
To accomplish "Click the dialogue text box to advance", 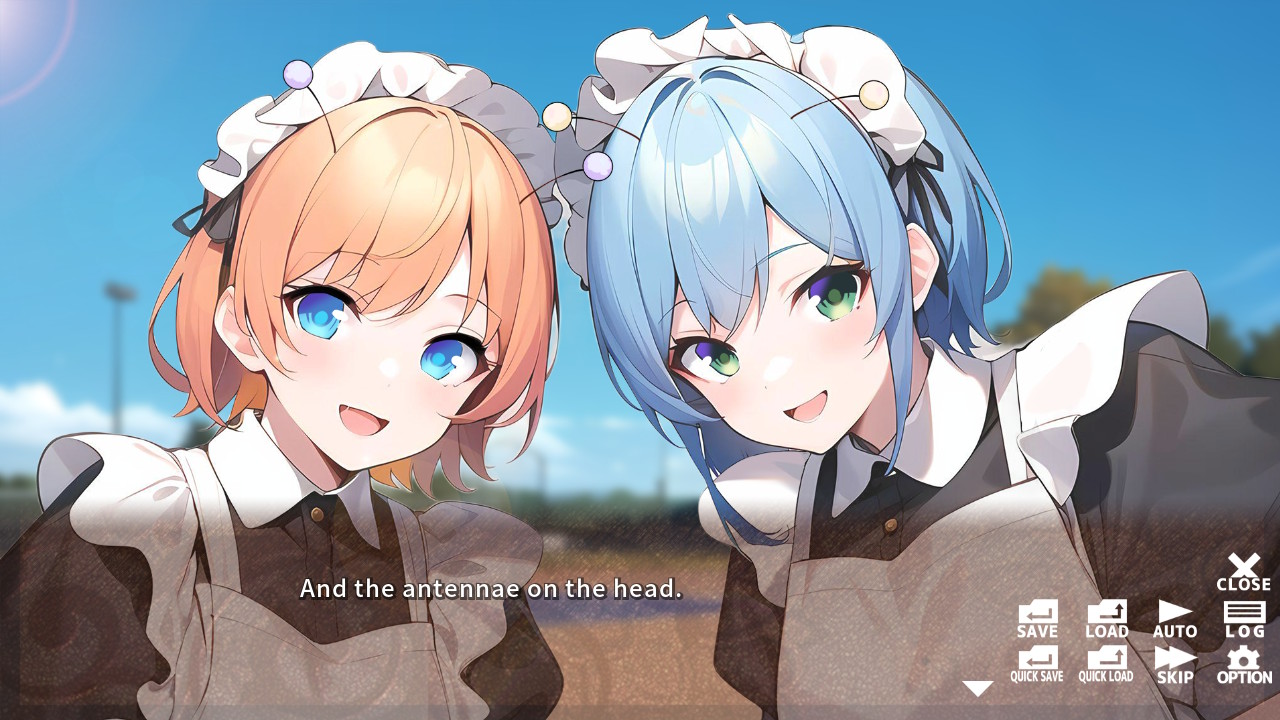I will (490, 589).
